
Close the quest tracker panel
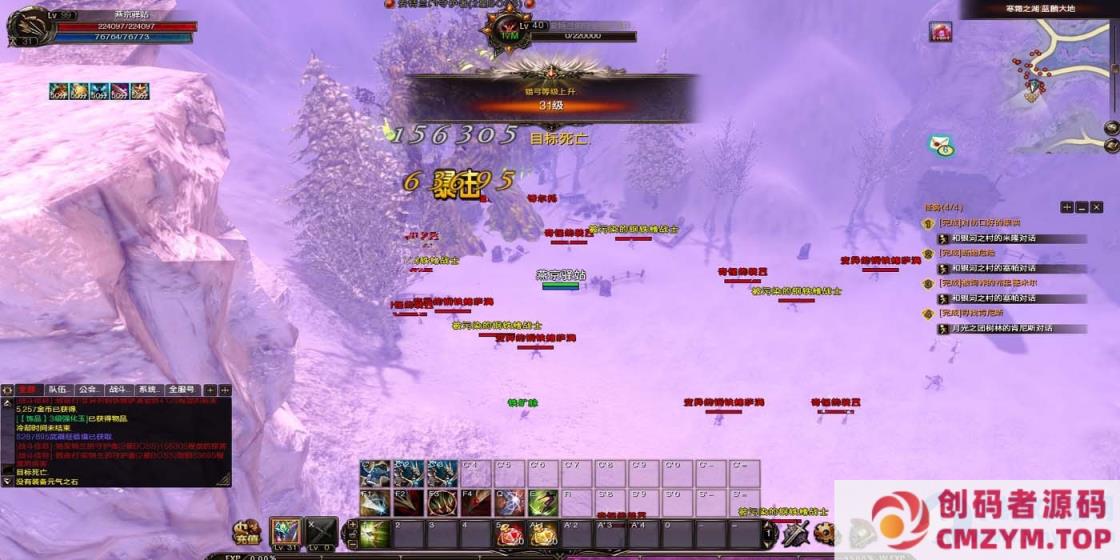tap(1096, 207)
